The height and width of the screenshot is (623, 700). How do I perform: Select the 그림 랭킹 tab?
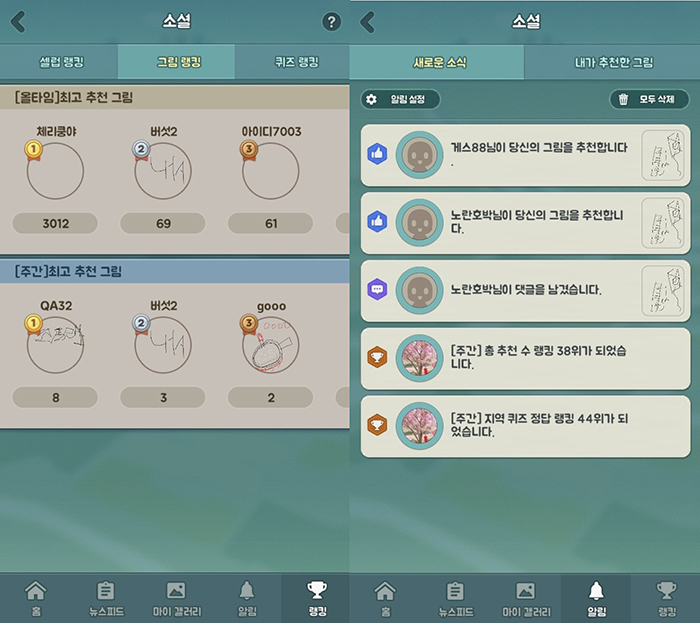click(178, 62)
